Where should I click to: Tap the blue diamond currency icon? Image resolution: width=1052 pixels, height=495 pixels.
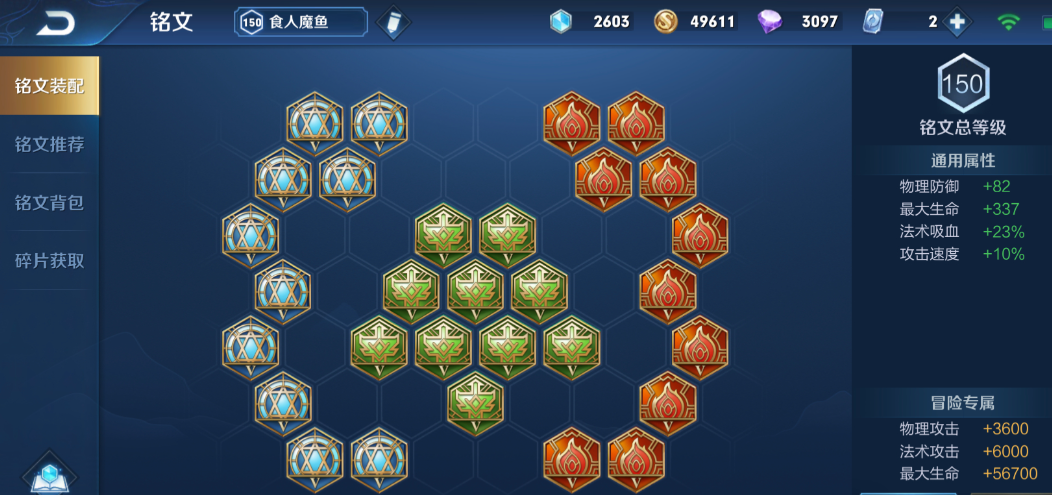point(562,21)
